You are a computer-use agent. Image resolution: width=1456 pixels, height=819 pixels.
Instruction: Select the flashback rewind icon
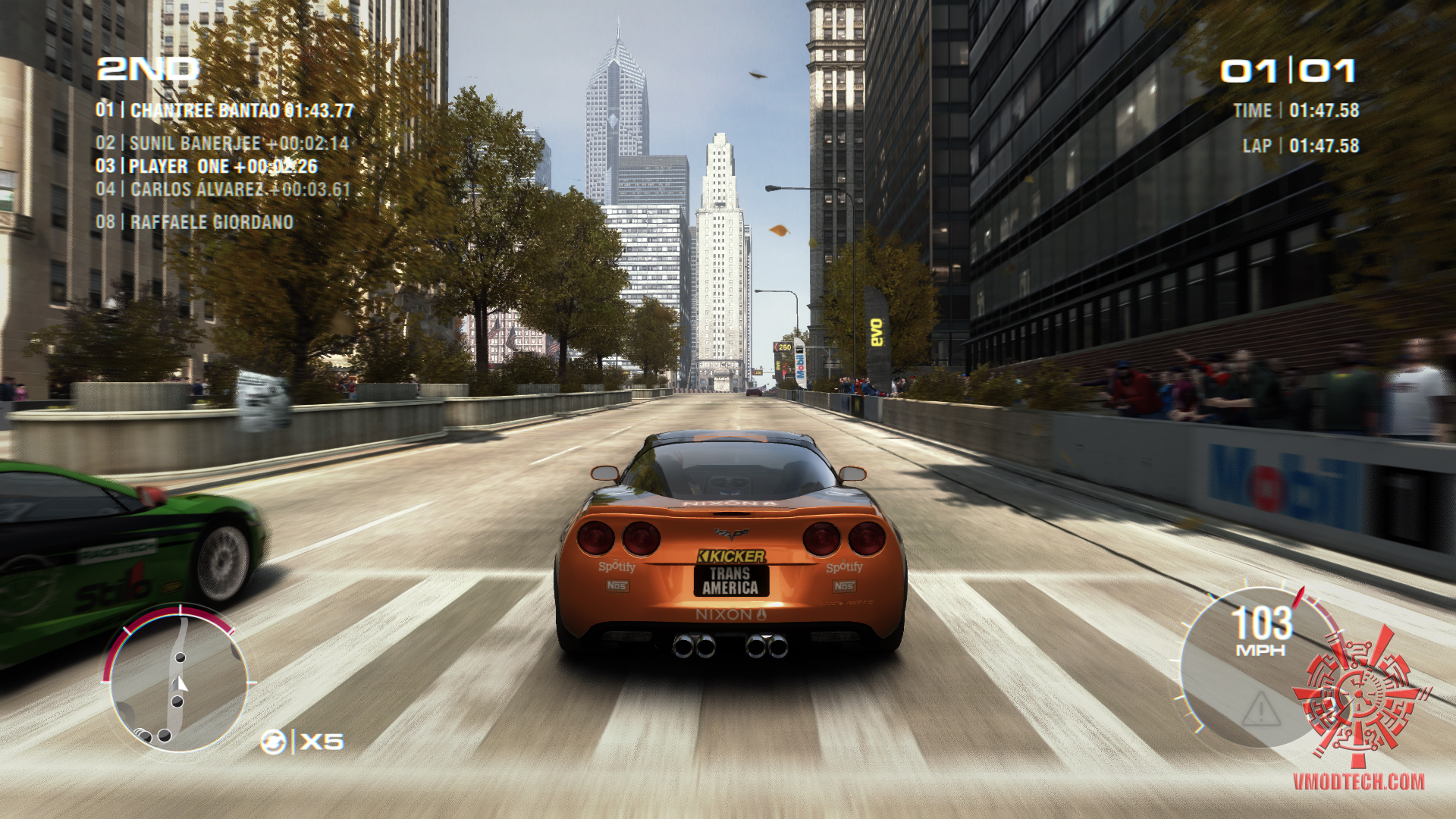point(273,741)
